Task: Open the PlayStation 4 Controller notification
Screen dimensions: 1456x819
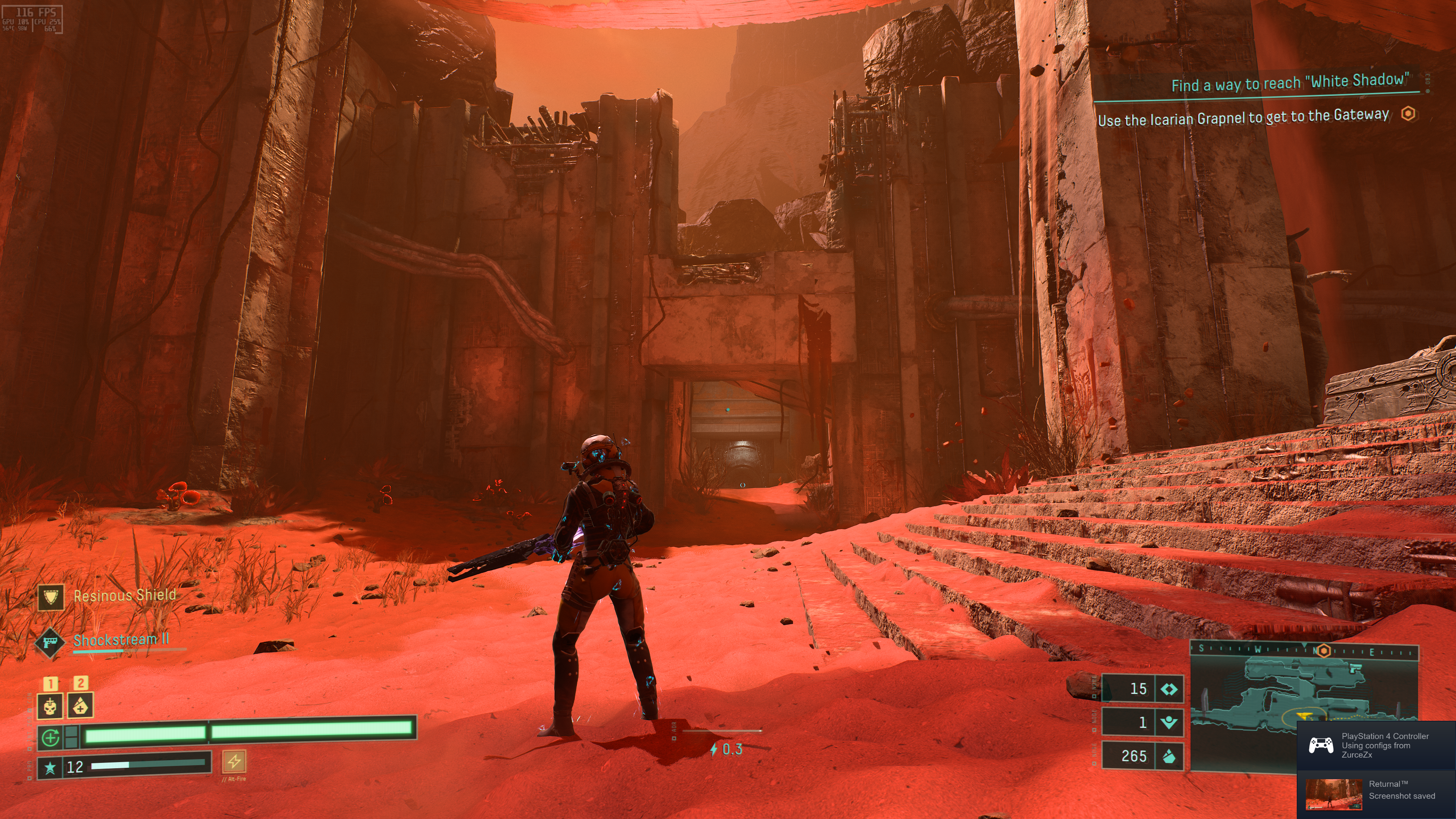Action: pos(1376,745)
